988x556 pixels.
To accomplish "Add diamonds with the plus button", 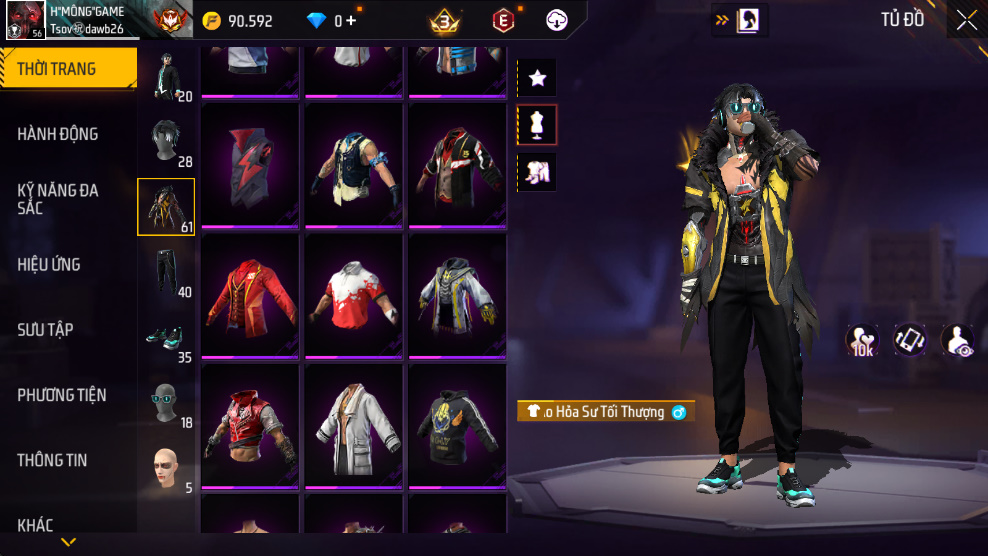I will (351, 21).
